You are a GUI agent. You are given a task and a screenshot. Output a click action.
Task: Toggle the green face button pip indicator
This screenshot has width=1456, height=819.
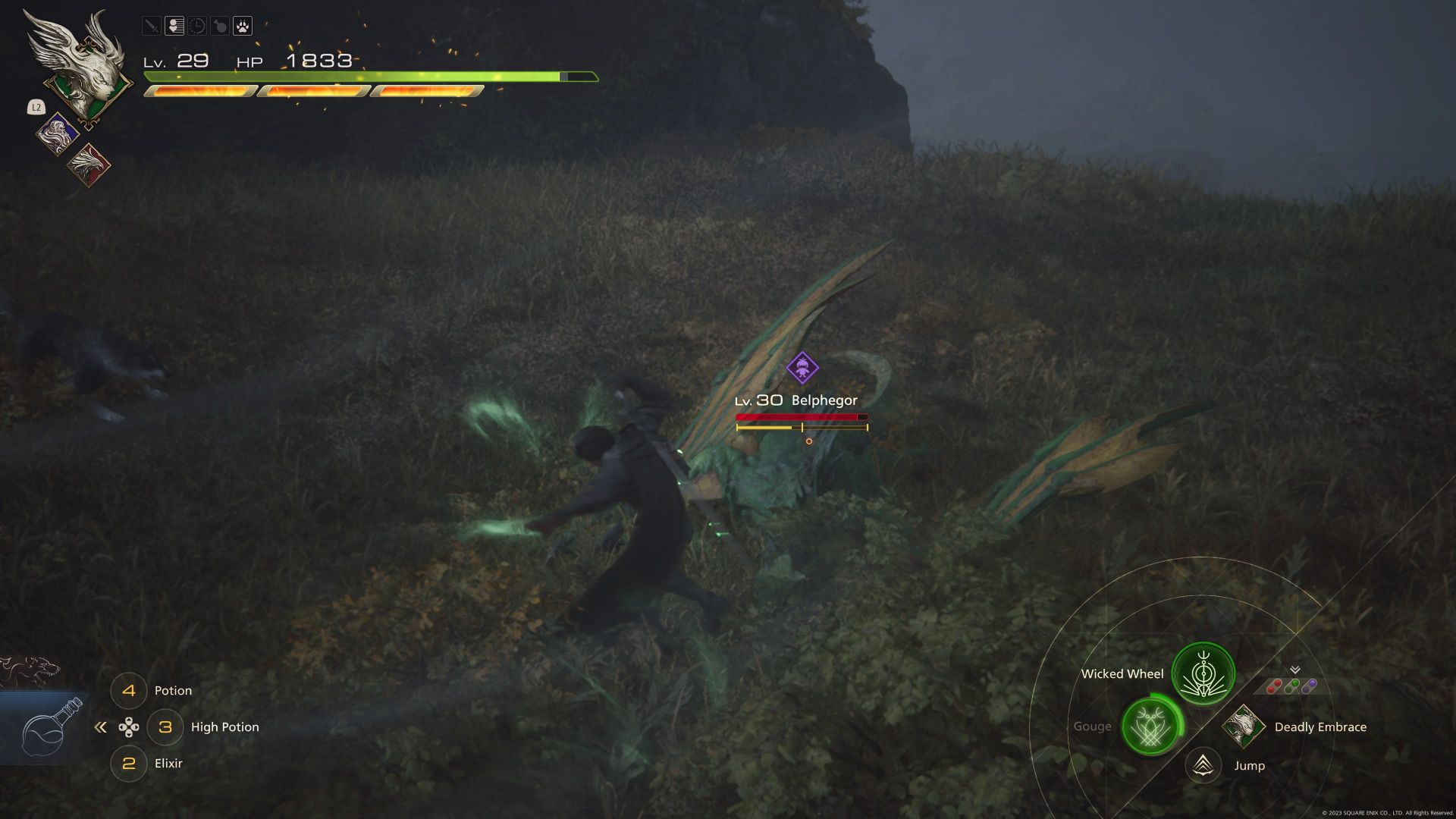1291,685
